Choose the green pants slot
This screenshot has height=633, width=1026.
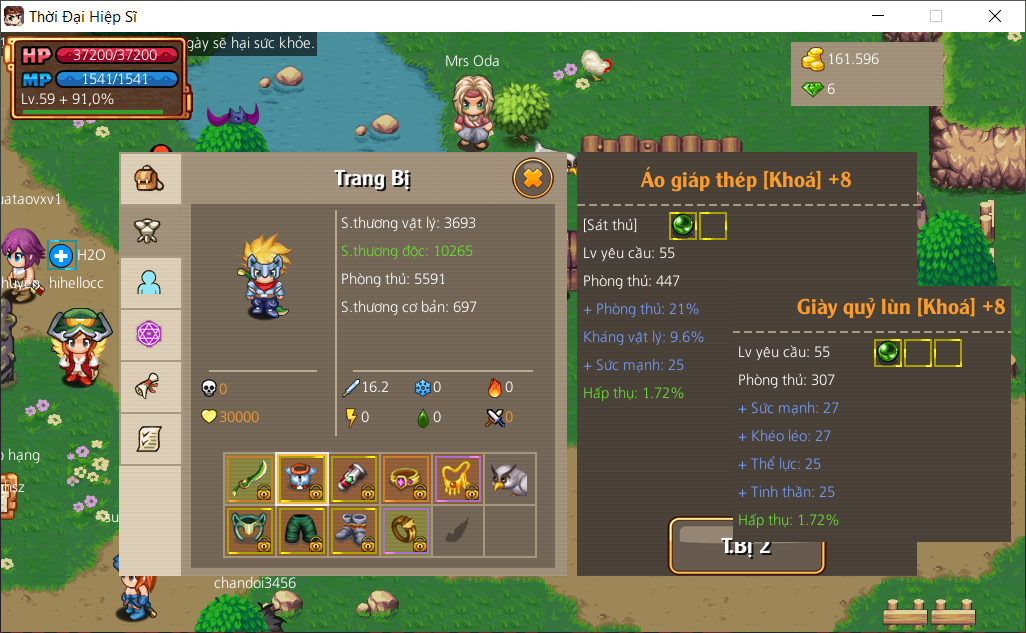pos(302,531)
